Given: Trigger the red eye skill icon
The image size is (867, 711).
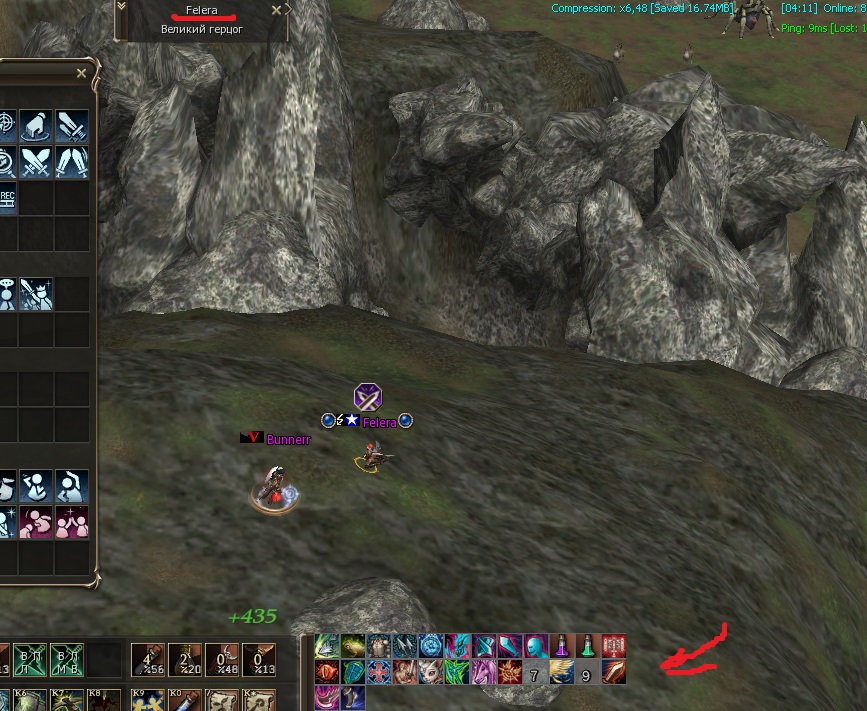Looking at the screenshot, I should click(x=327, y=672).
